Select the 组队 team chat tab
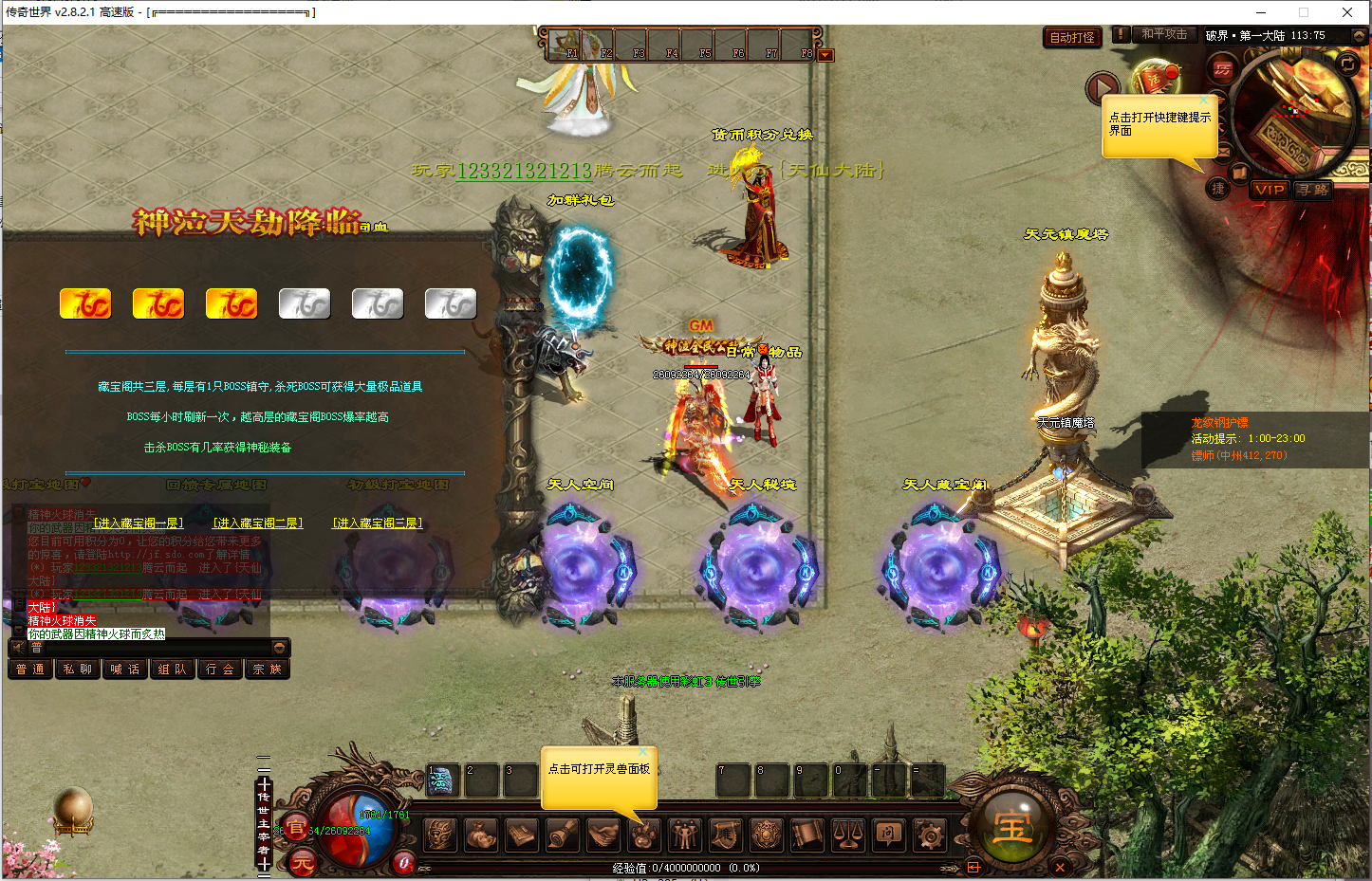 172,670
